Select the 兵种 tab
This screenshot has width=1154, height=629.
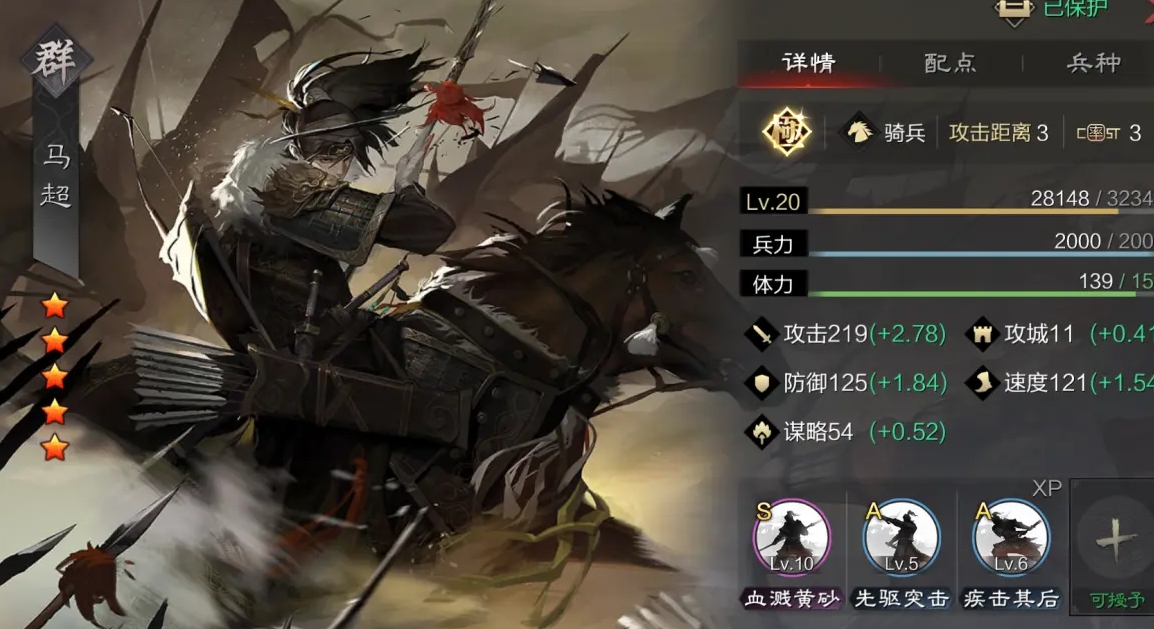[x=1094, y=63]
